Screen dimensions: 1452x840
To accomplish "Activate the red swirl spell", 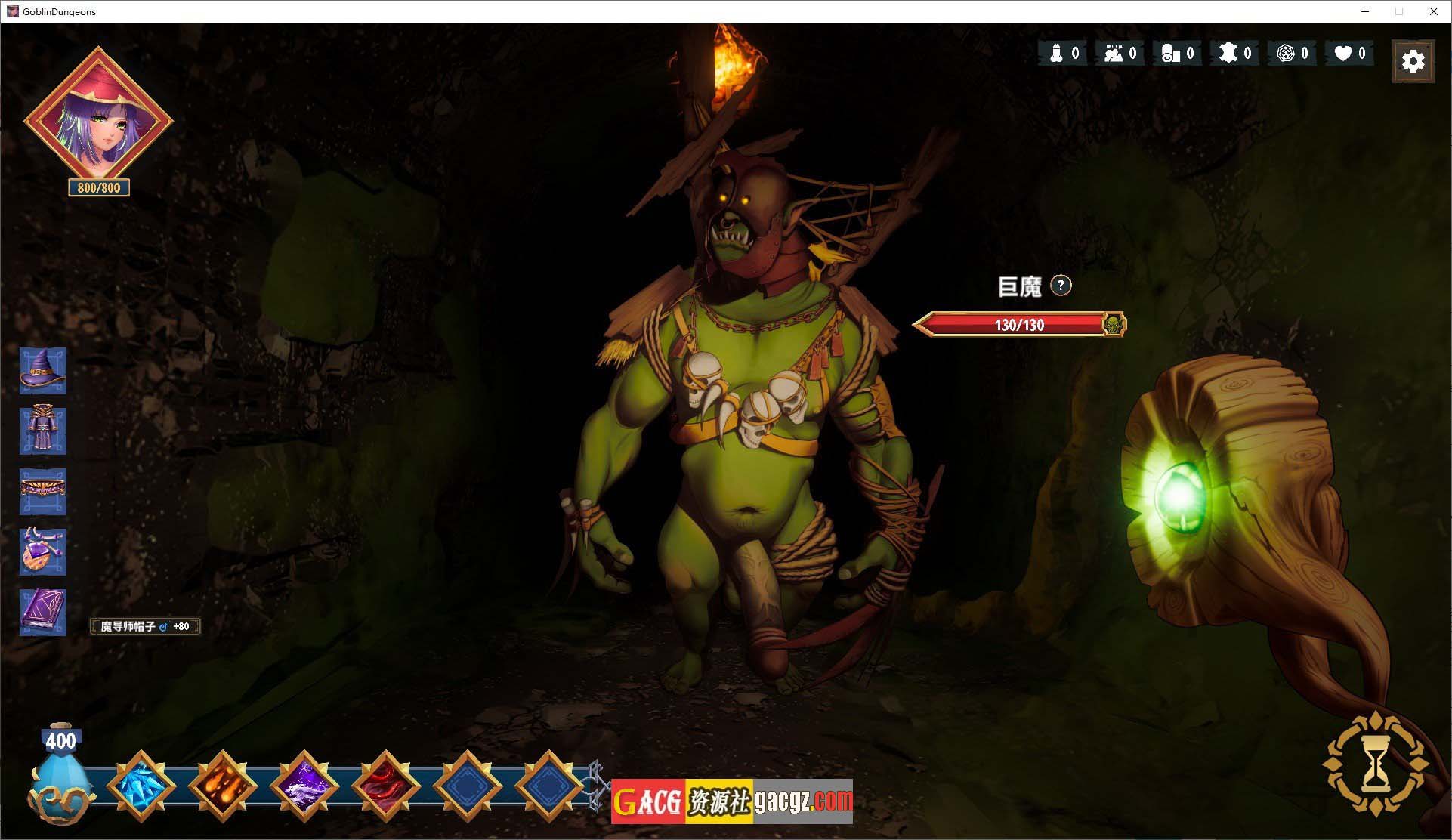I will pyautogui.click(x=386, y=786).
